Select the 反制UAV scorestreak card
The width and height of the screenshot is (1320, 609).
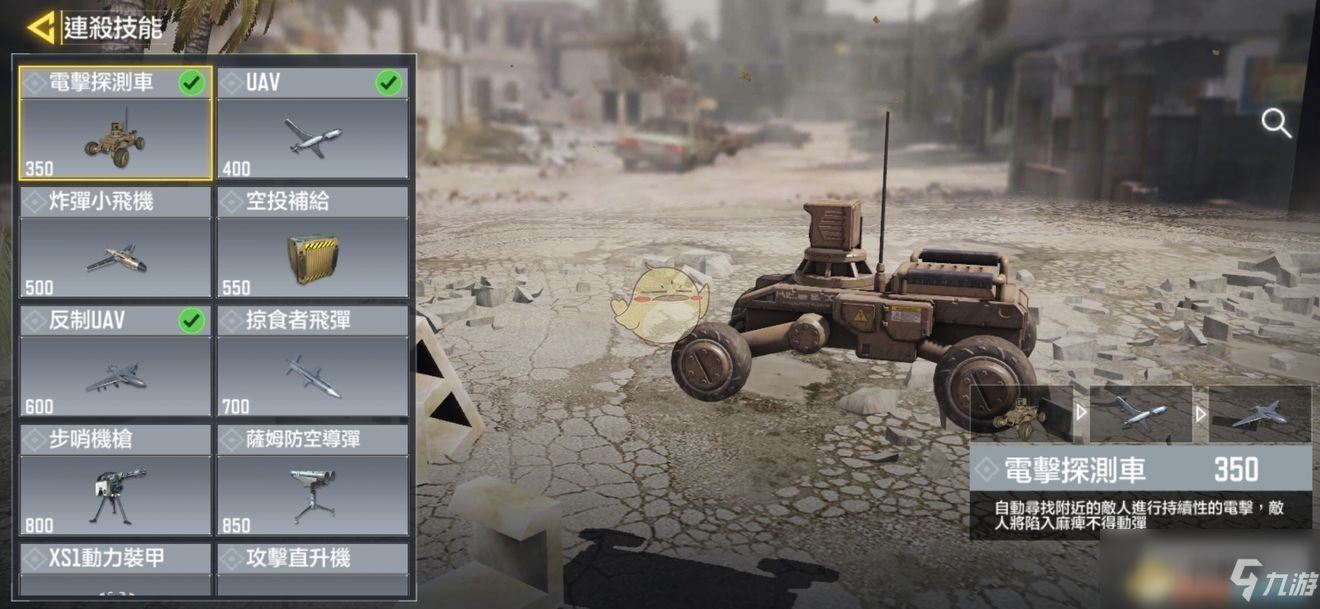pos(115,362)
